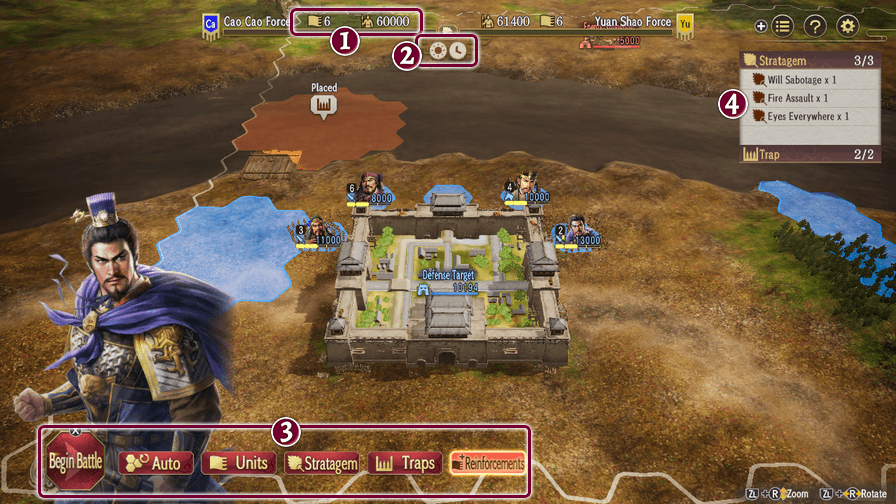Choose the Auto battle button
This screenshot has width=896, height=504.
(155, 463)
